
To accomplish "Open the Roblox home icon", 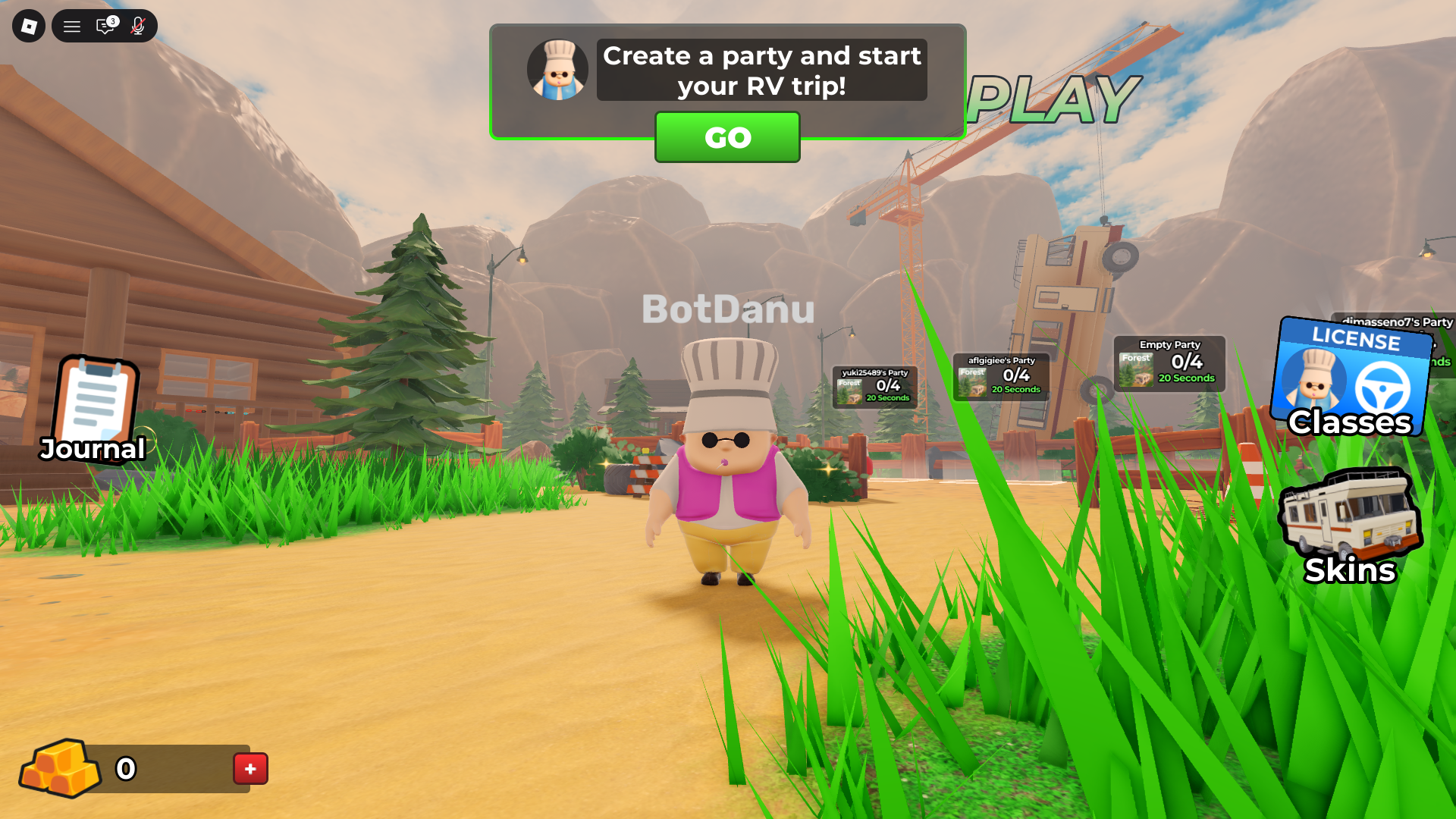I will 28,26.
